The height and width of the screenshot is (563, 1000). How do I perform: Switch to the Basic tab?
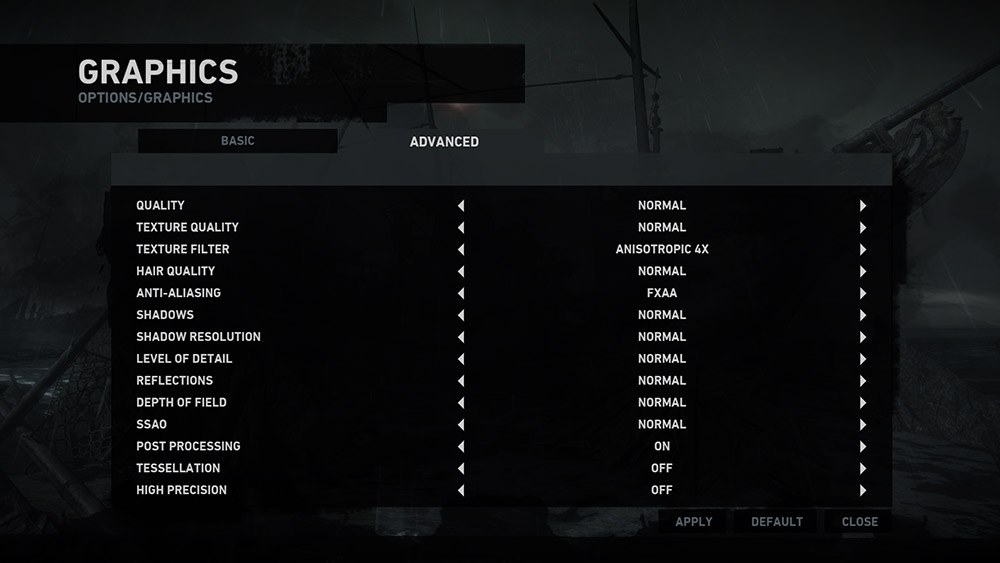point(238,141)
